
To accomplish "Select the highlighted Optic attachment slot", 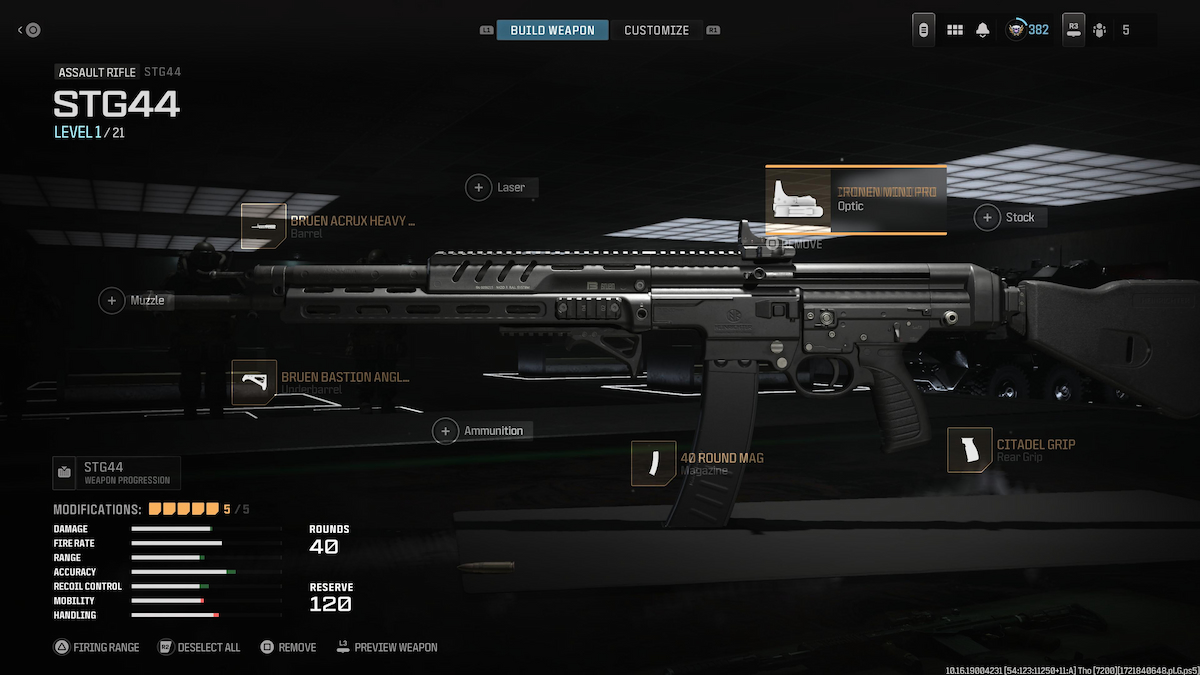I will pos(855,199).
